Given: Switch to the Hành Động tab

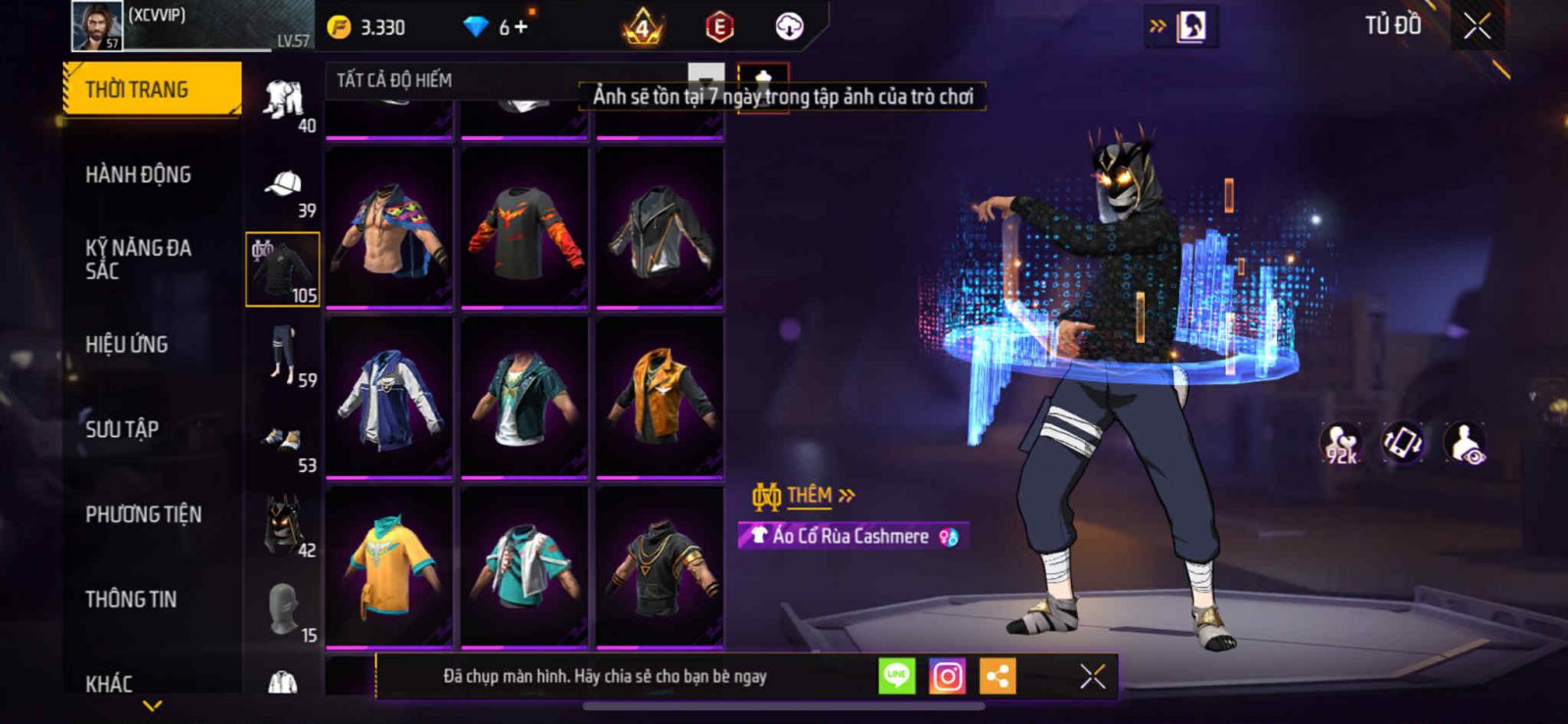Looking at the screenshot, I should click(x=138, y=174).
